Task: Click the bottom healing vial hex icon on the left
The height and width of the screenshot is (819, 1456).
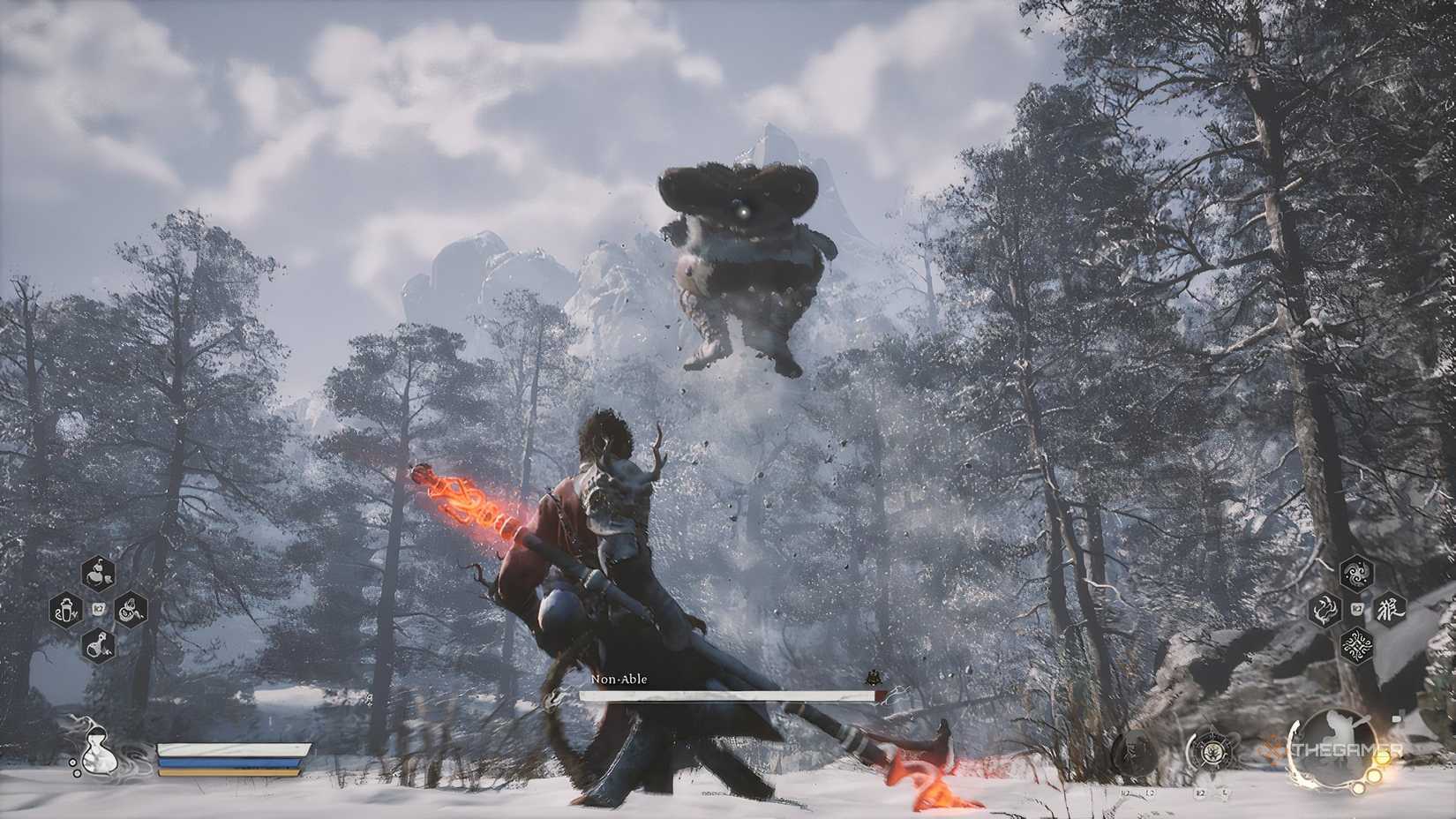Action: (x=98, y=643)
